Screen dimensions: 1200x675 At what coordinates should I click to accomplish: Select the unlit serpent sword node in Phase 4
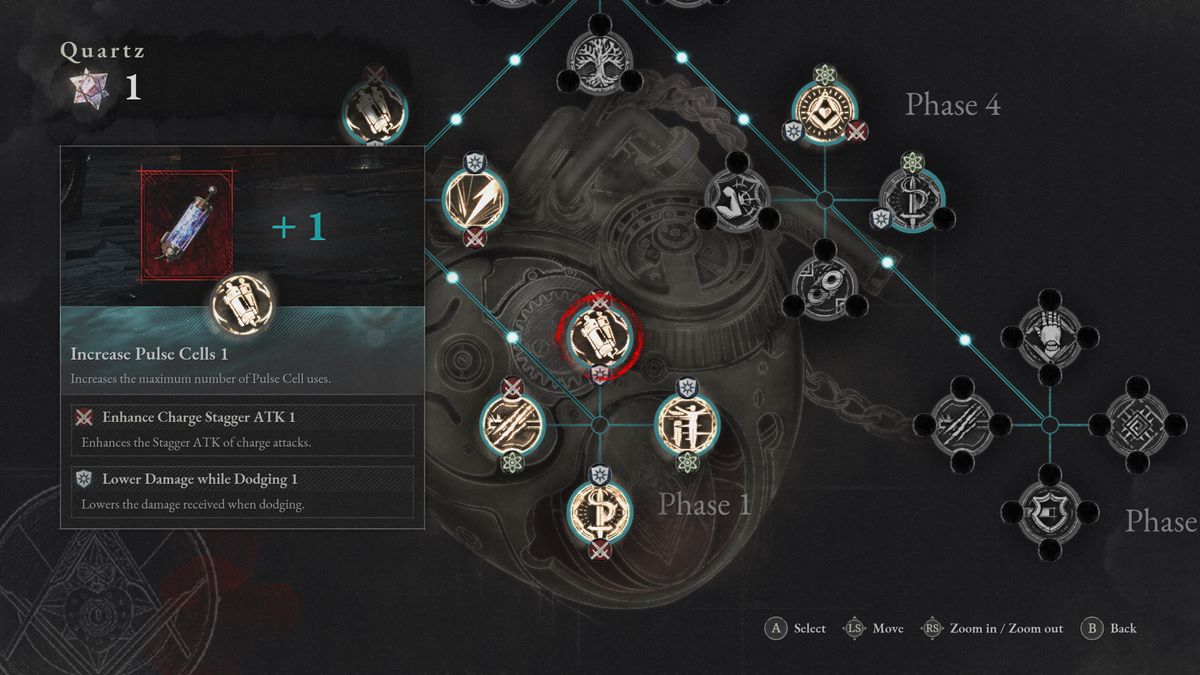(x=911, y=196)
